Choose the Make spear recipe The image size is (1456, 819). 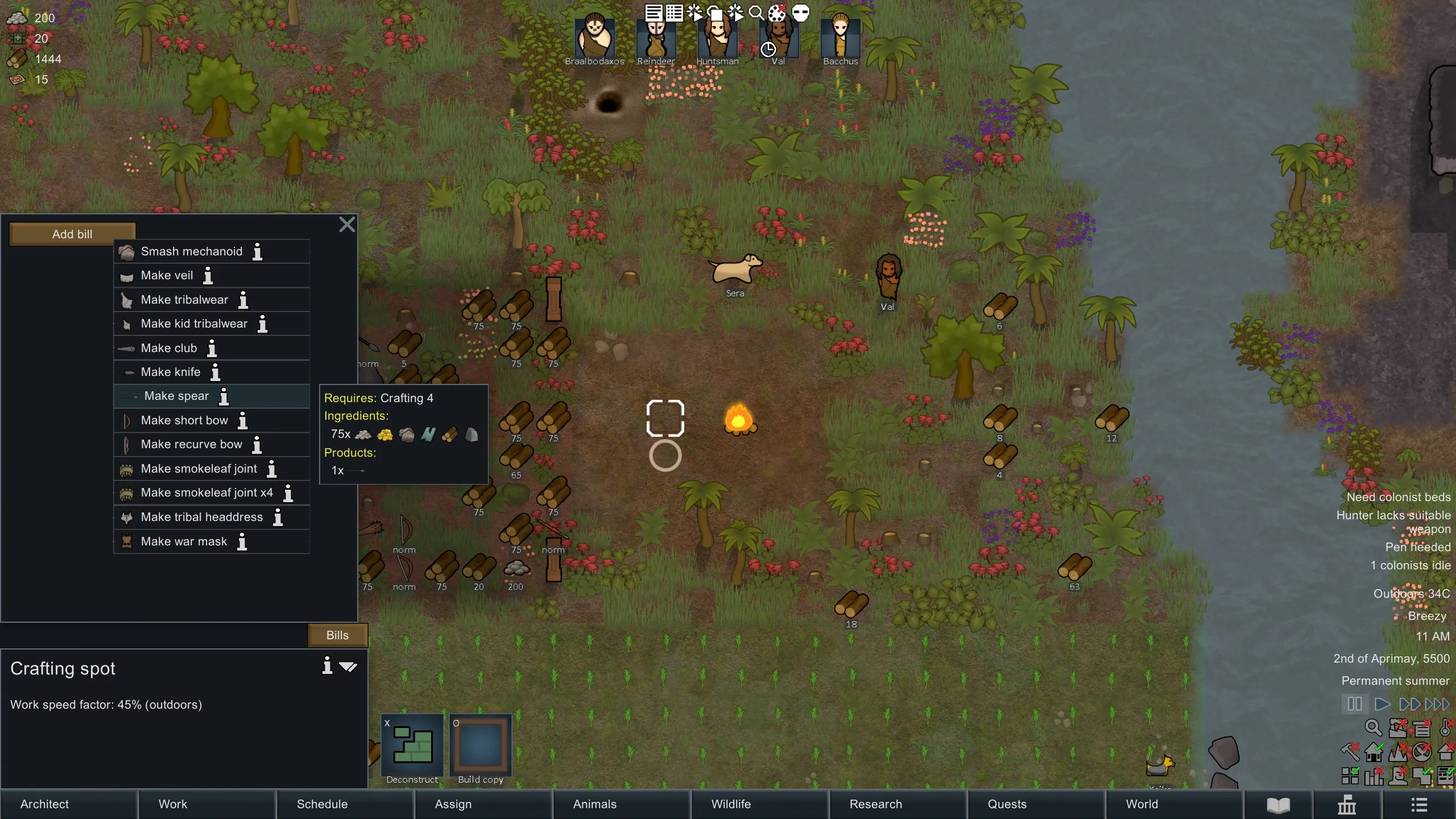pyautogui.click(x=176, y=396)
